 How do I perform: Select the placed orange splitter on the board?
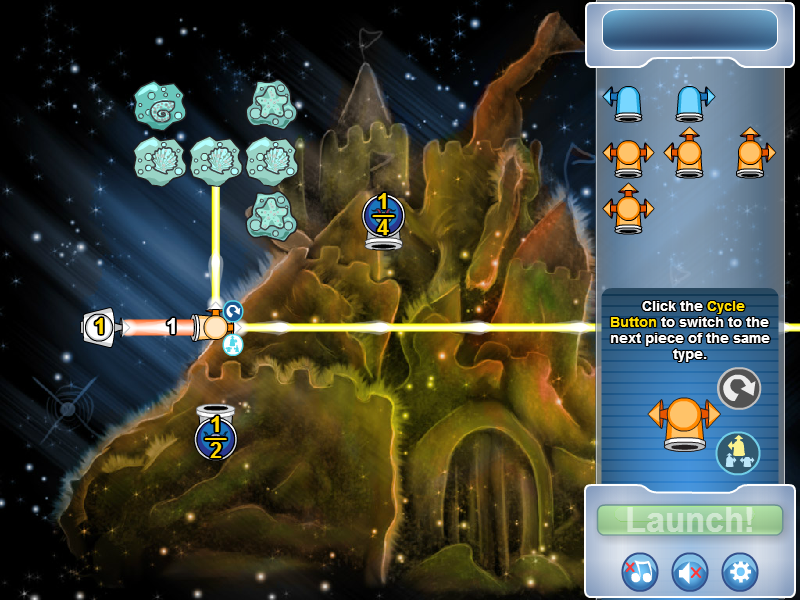214,327
